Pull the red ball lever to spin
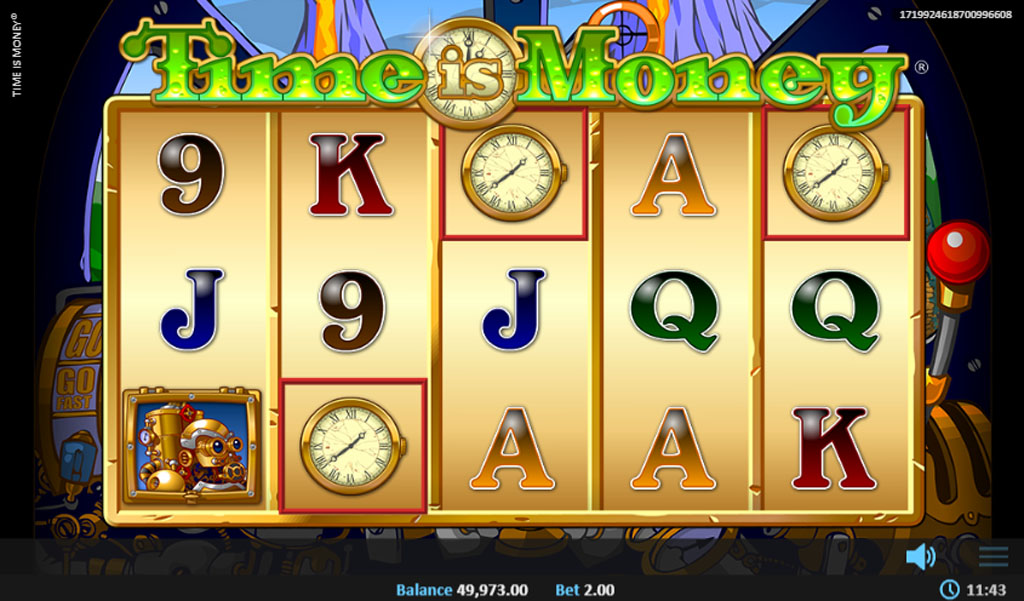Viewport: 1024px width, 601px height. coord(957,251)
